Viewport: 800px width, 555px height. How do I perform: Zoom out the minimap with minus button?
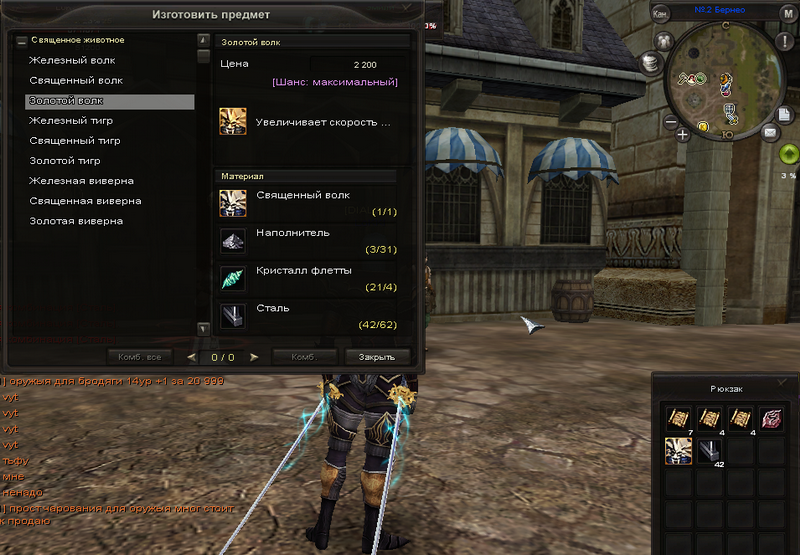click(x=671, y=122)
